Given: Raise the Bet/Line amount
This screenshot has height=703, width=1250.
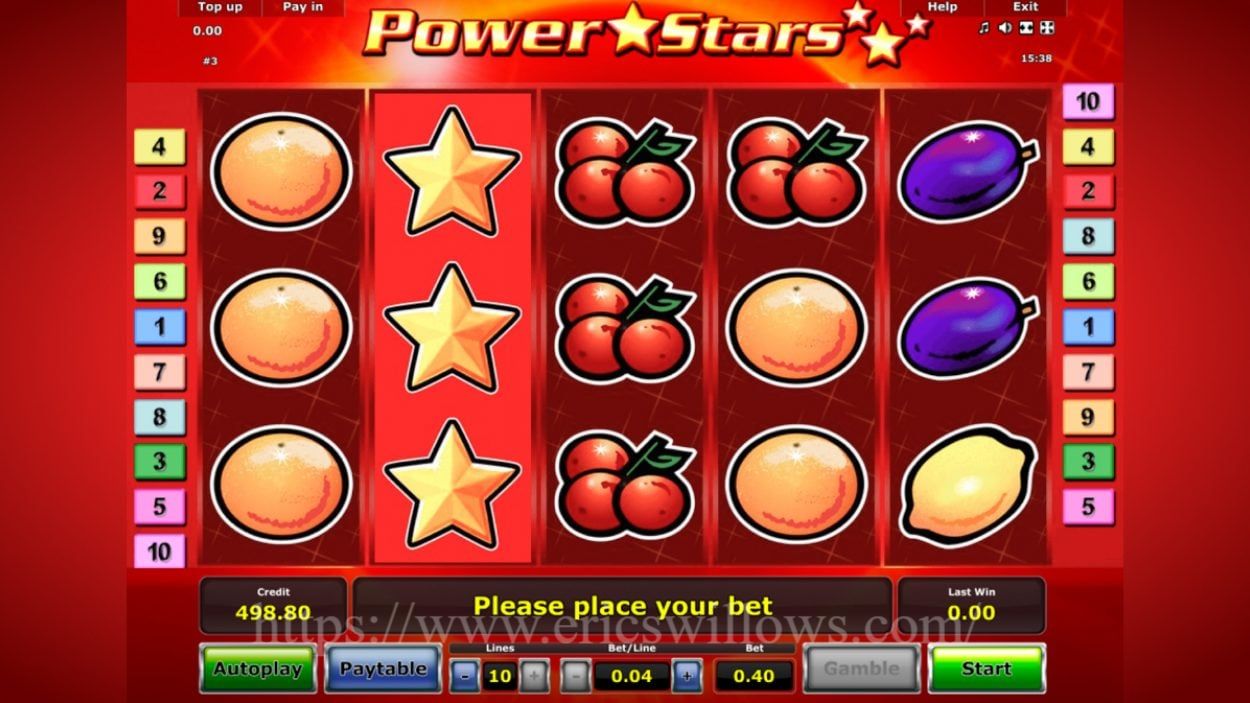Looking at the screenshot, I should (686, 676).
